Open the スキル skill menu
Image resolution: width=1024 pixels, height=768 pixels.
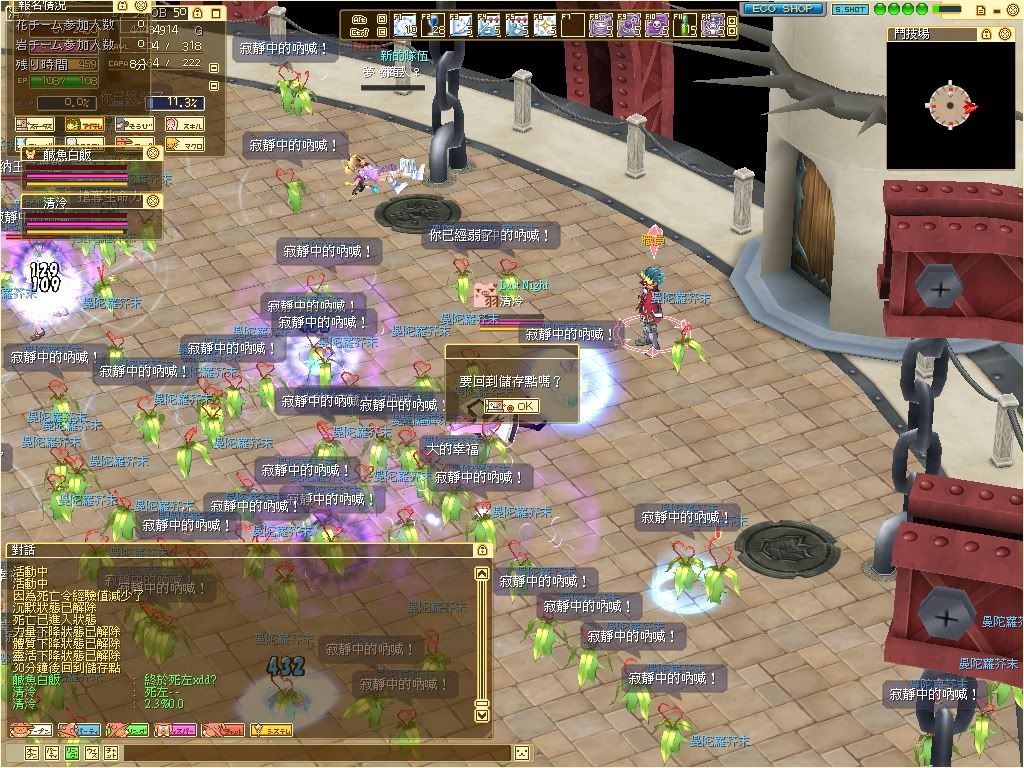pyautogui.click(x=185, y=125)
